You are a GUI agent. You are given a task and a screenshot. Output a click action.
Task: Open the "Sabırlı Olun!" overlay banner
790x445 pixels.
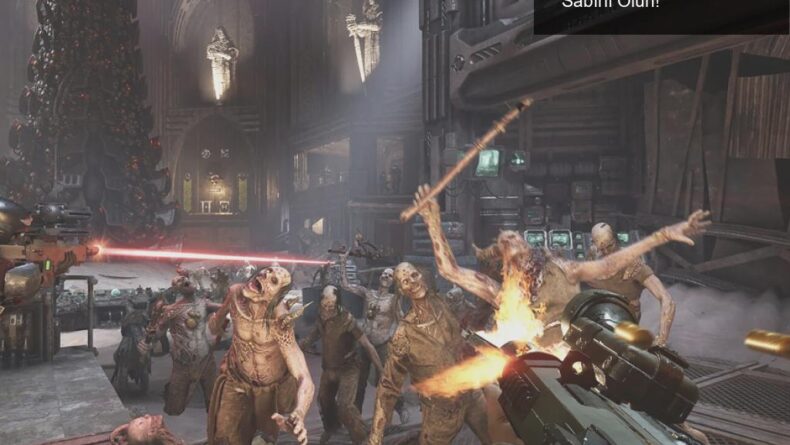click(x=660, y=14)
